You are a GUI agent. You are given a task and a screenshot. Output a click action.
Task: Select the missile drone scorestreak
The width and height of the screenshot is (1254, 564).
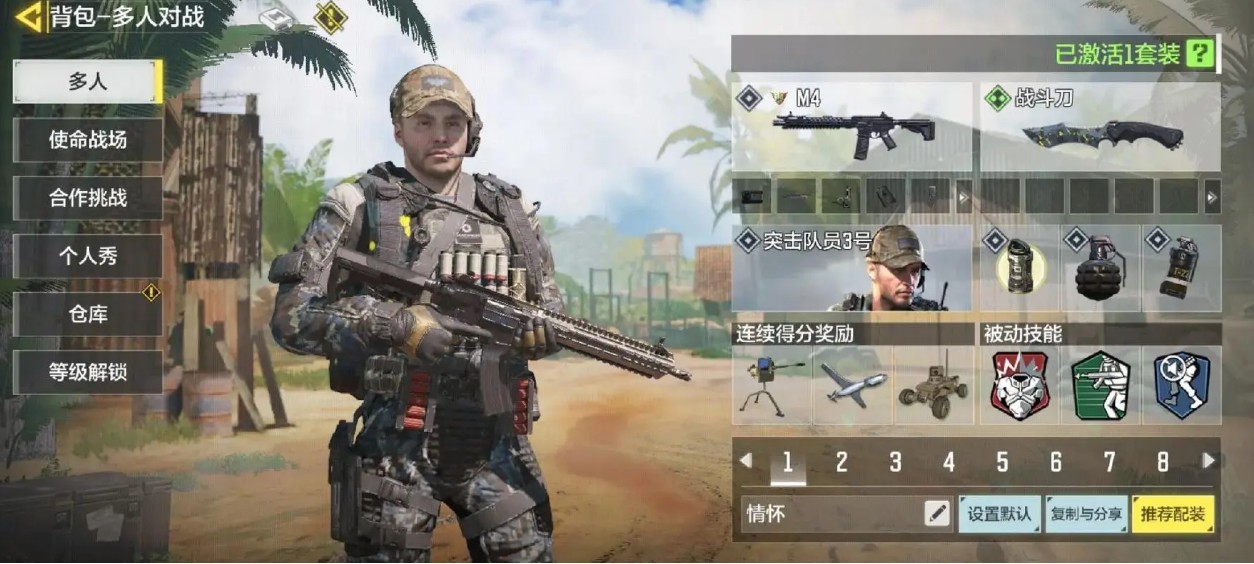click(x=852, y=385)
